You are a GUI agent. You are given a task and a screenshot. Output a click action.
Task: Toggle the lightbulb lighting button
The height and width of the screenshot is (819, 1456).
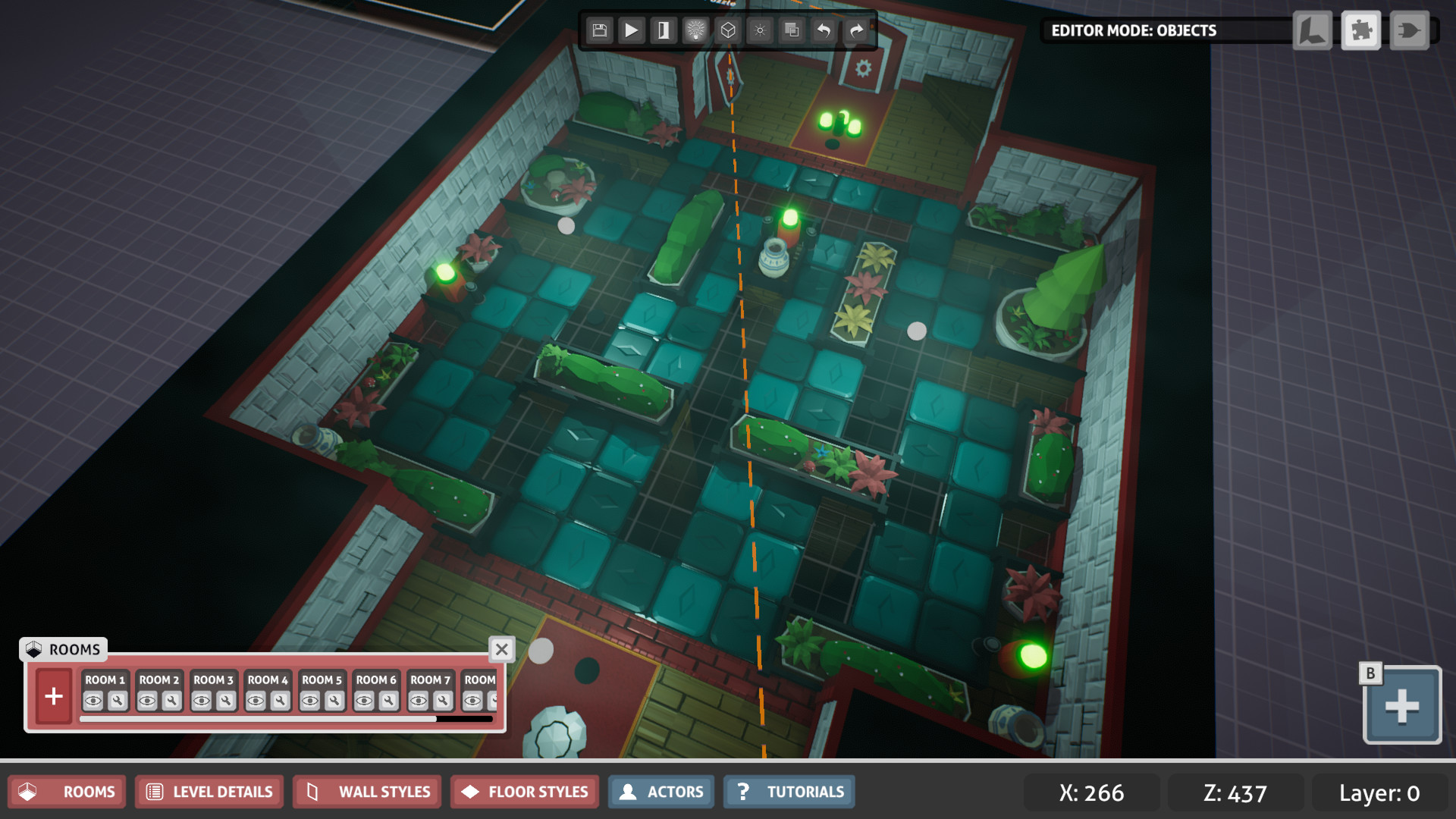[695, 30]
